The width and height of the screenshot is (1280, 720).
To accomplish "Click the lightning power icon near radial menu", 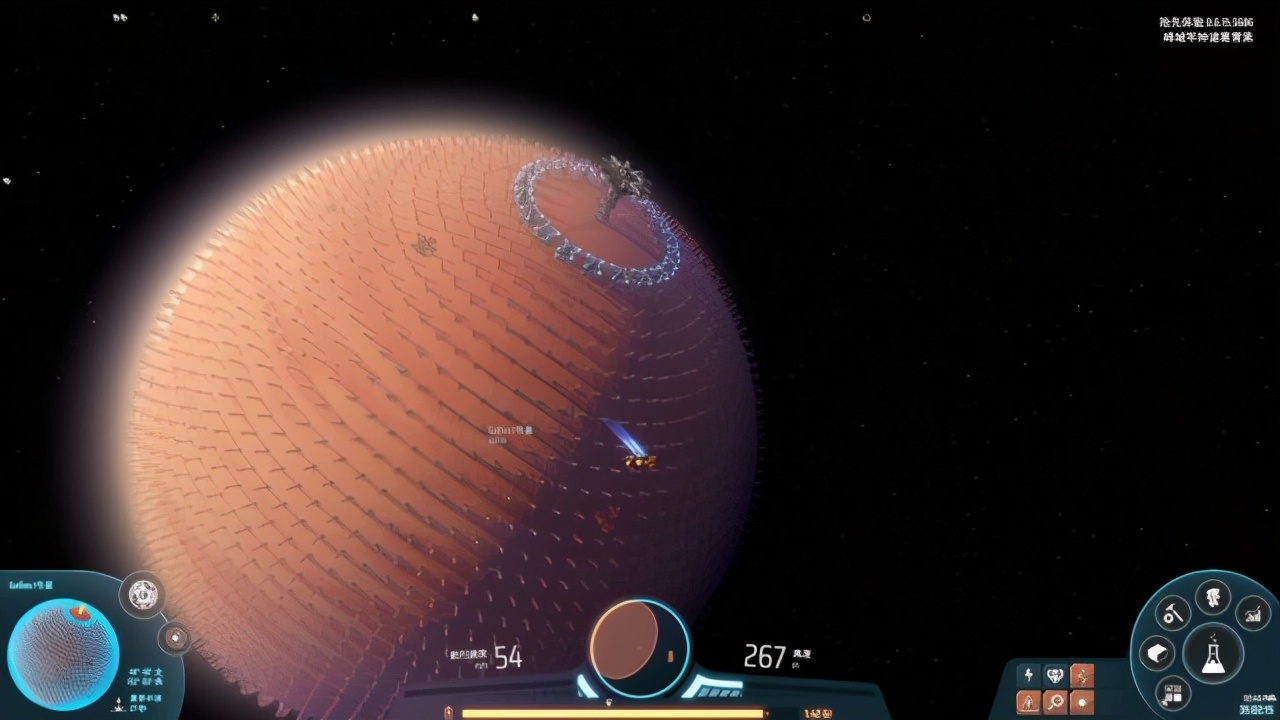I will tap(1028, 675).
